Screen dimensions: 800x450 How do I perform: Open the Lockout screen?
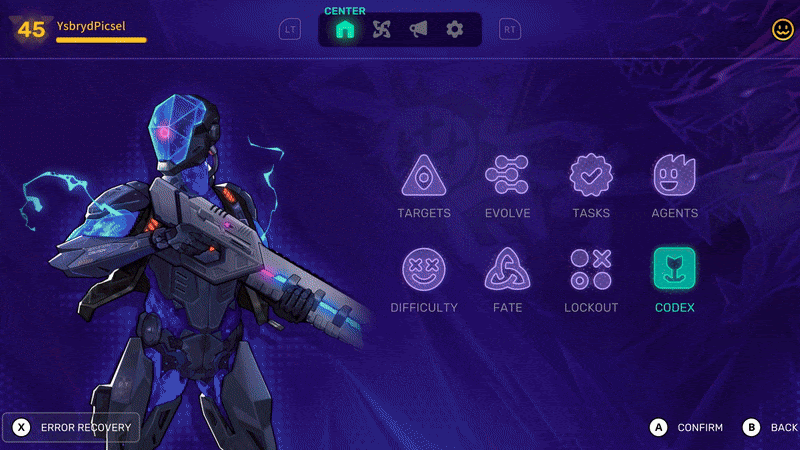(x=591, y=269)
